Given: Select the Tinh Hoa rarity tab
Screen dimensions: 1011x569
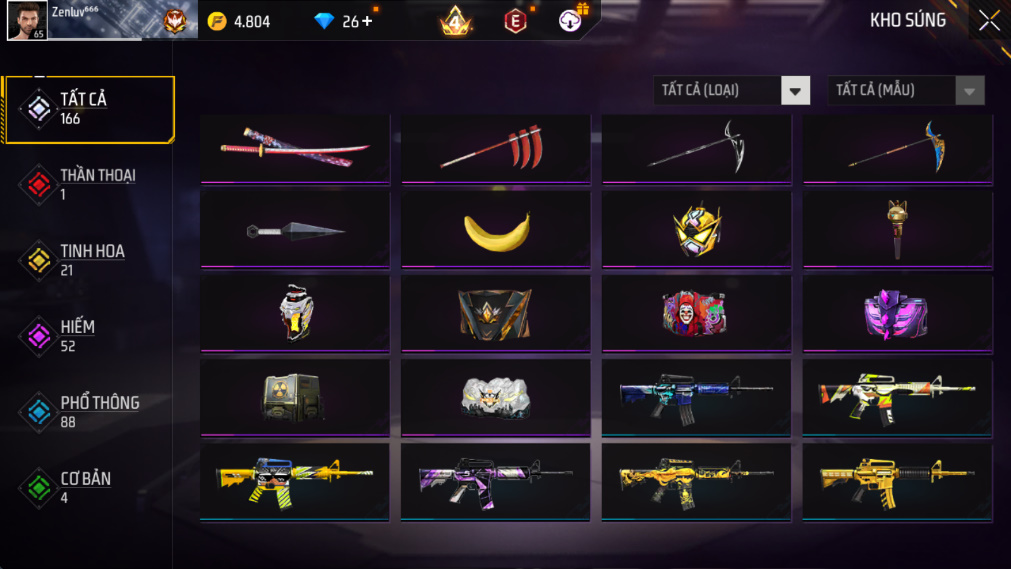Looking at the screenshot, I should point(88,260).
